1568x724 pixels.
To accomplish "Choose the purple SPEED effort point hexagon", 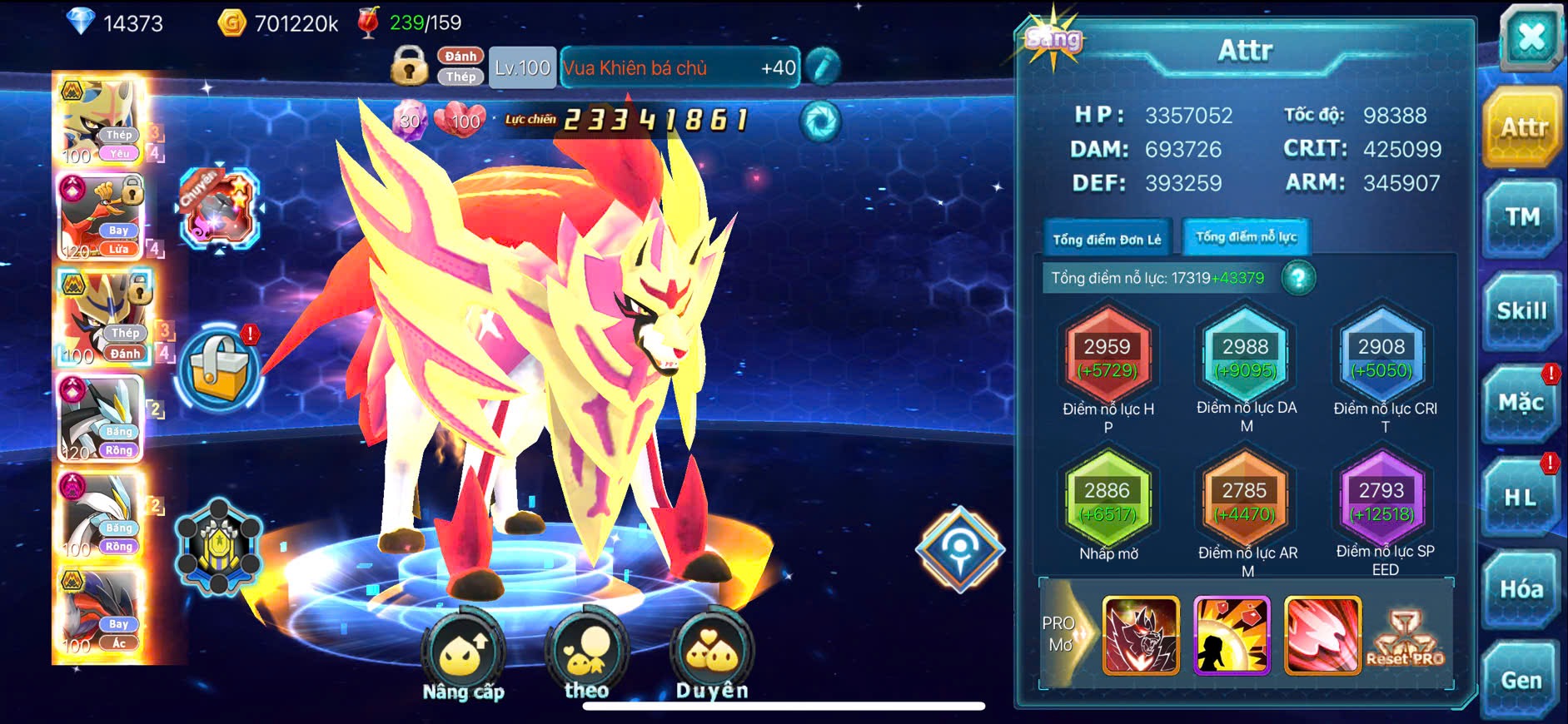I will pyautogui.click(x=1381, y=500).
